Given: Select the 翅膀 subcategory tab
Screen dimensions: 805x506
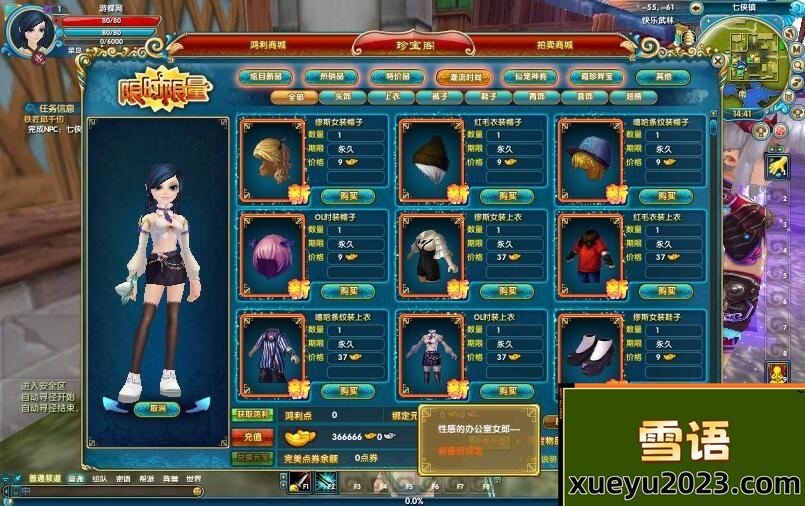Looking at the screenshot, I should coord(634,97).
